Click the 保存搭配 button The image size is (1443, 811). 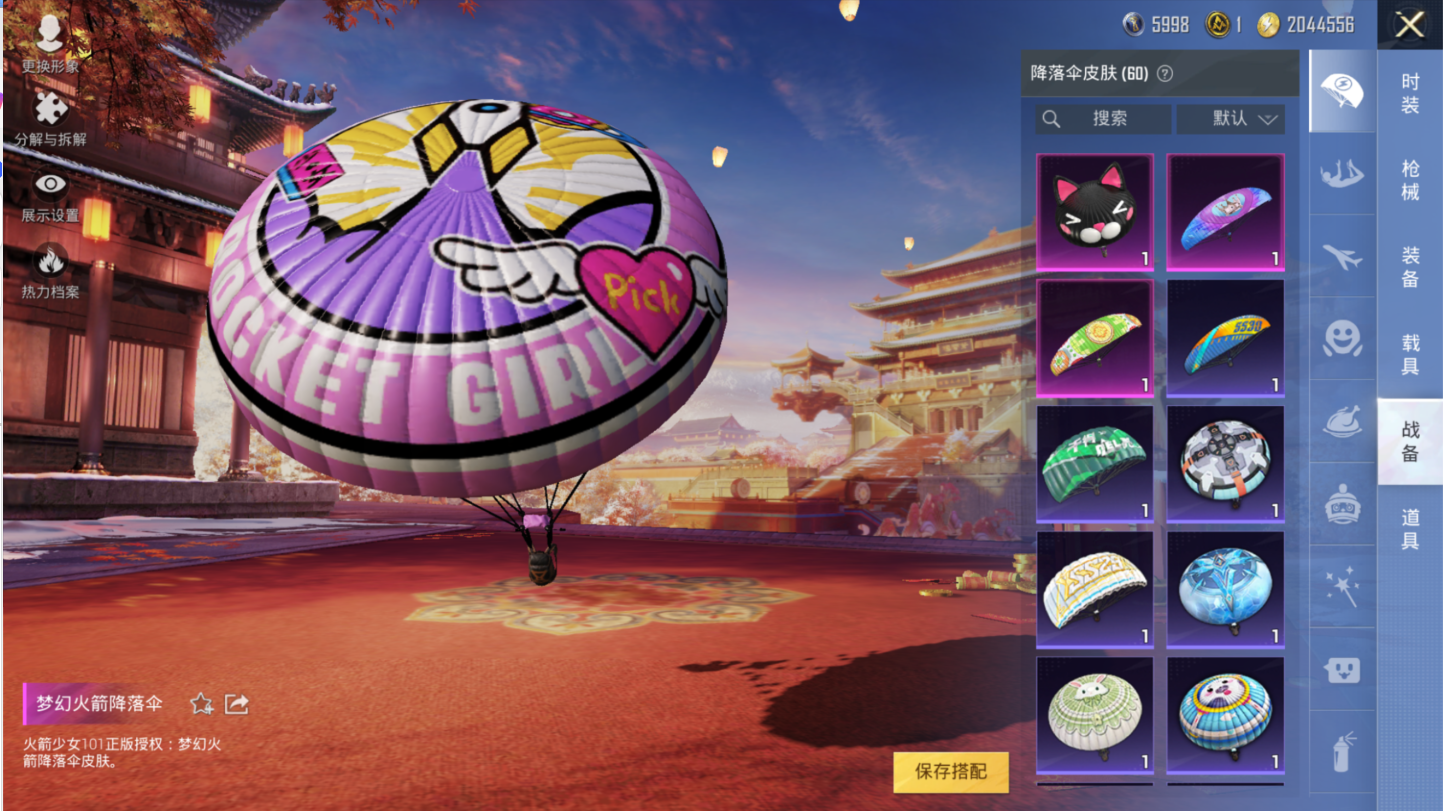(x=951, y=771)
